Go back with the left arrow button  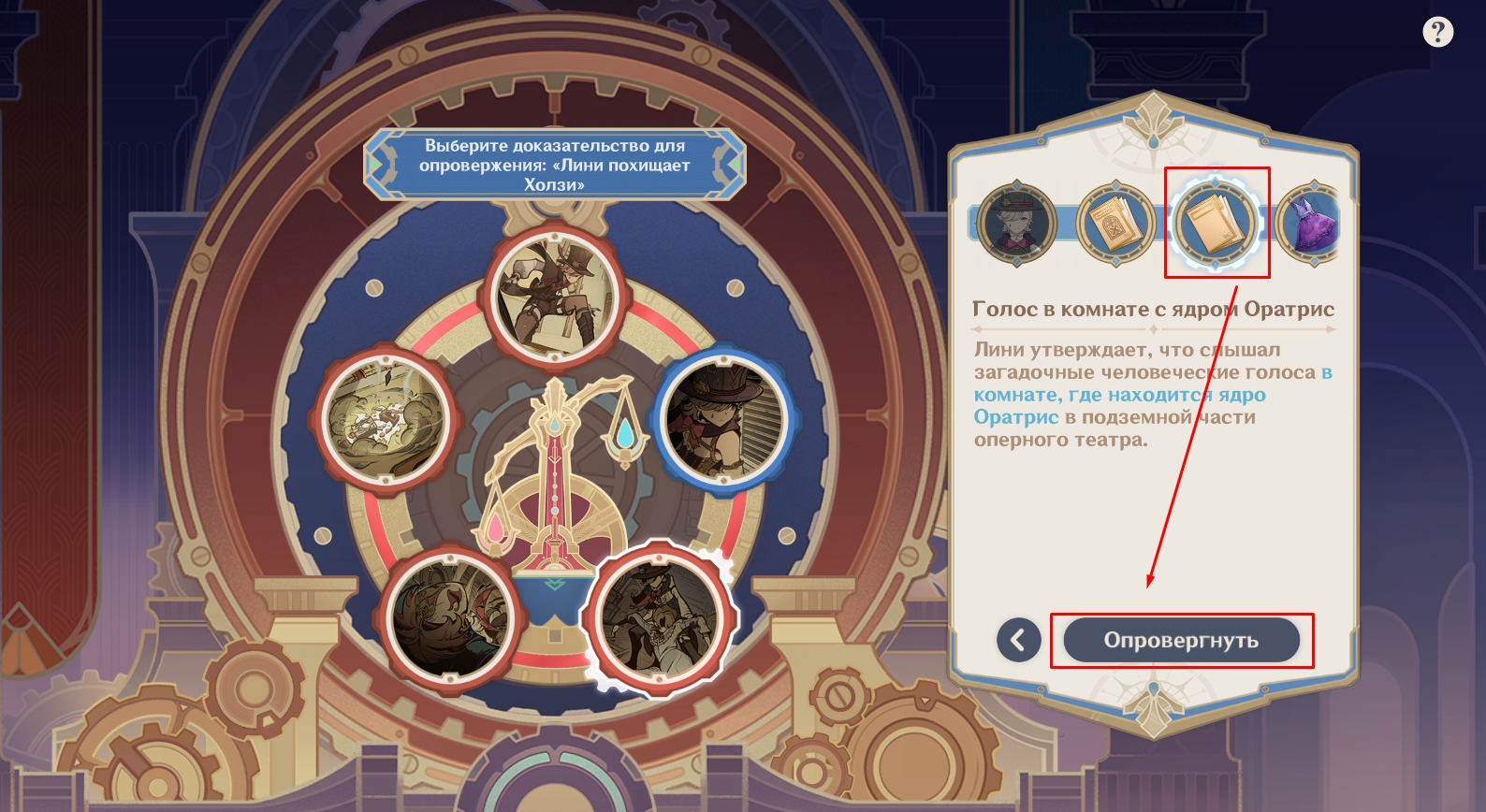click(x=1018, y=641)
